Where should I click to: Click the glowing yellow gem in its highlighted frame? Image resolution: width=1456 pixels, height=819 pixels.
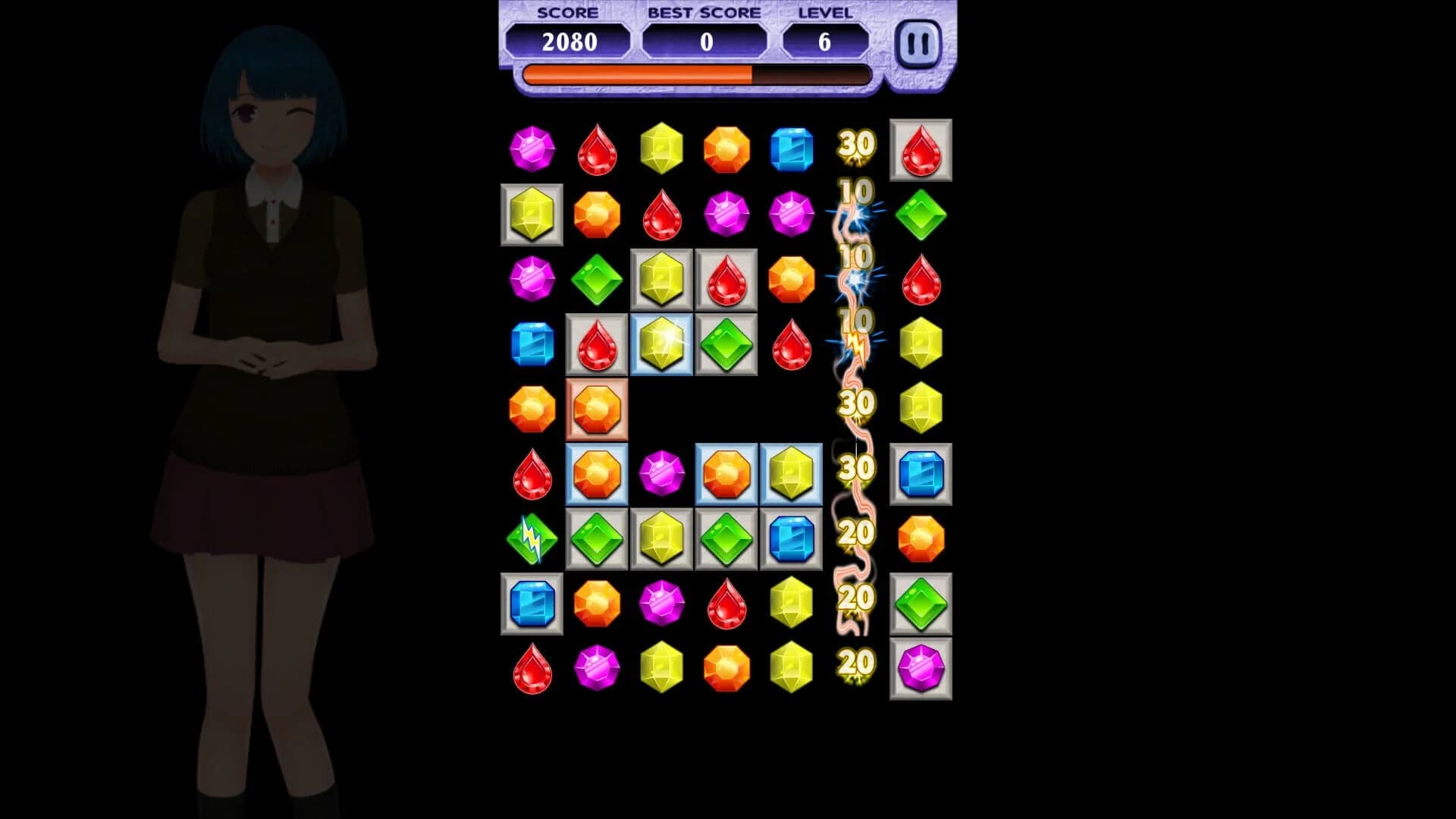662,345
